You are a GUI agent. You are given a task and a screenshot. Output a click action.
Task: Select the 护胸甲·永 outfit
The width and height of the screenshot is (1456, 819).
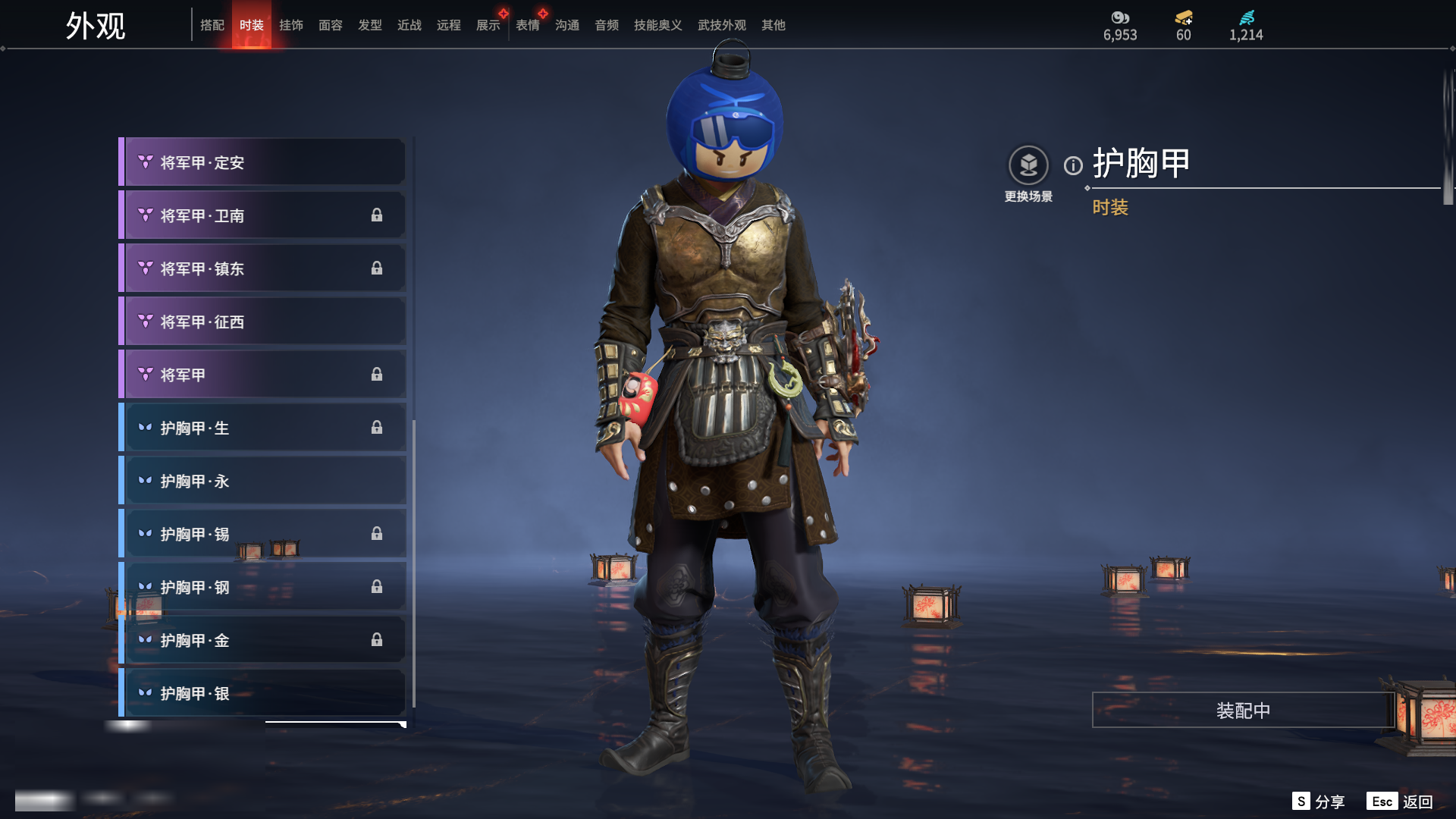tap(262, 481)
